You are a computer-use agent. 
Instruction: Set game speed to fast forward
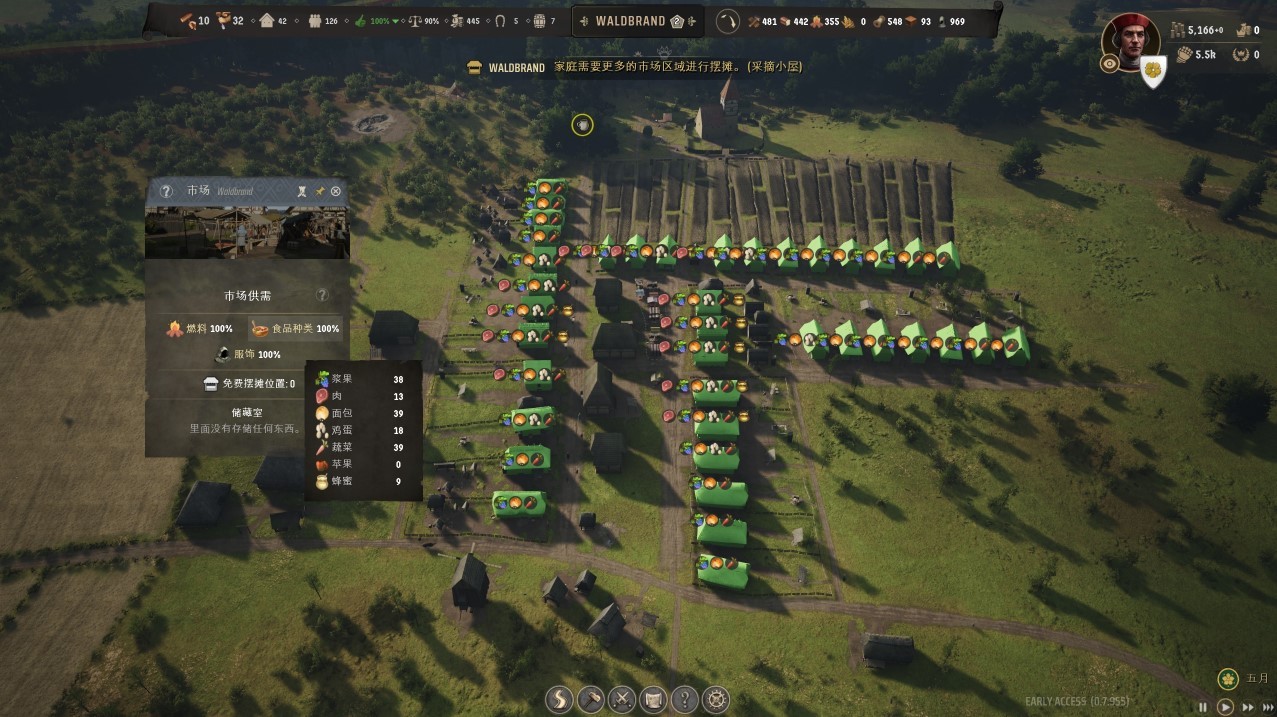[1247, 707]
